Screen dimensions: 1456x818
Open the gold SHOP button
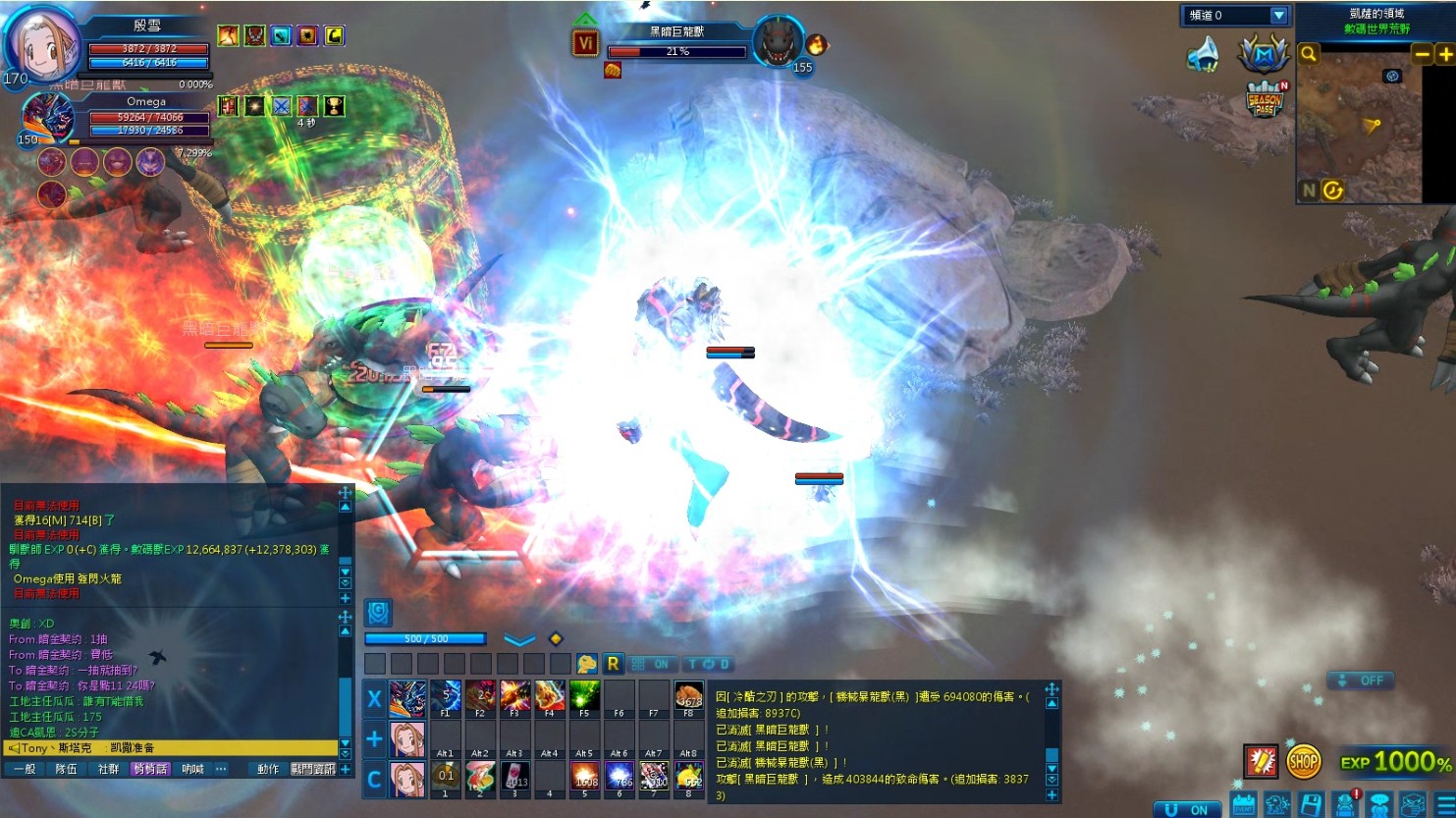[1303, 760]
